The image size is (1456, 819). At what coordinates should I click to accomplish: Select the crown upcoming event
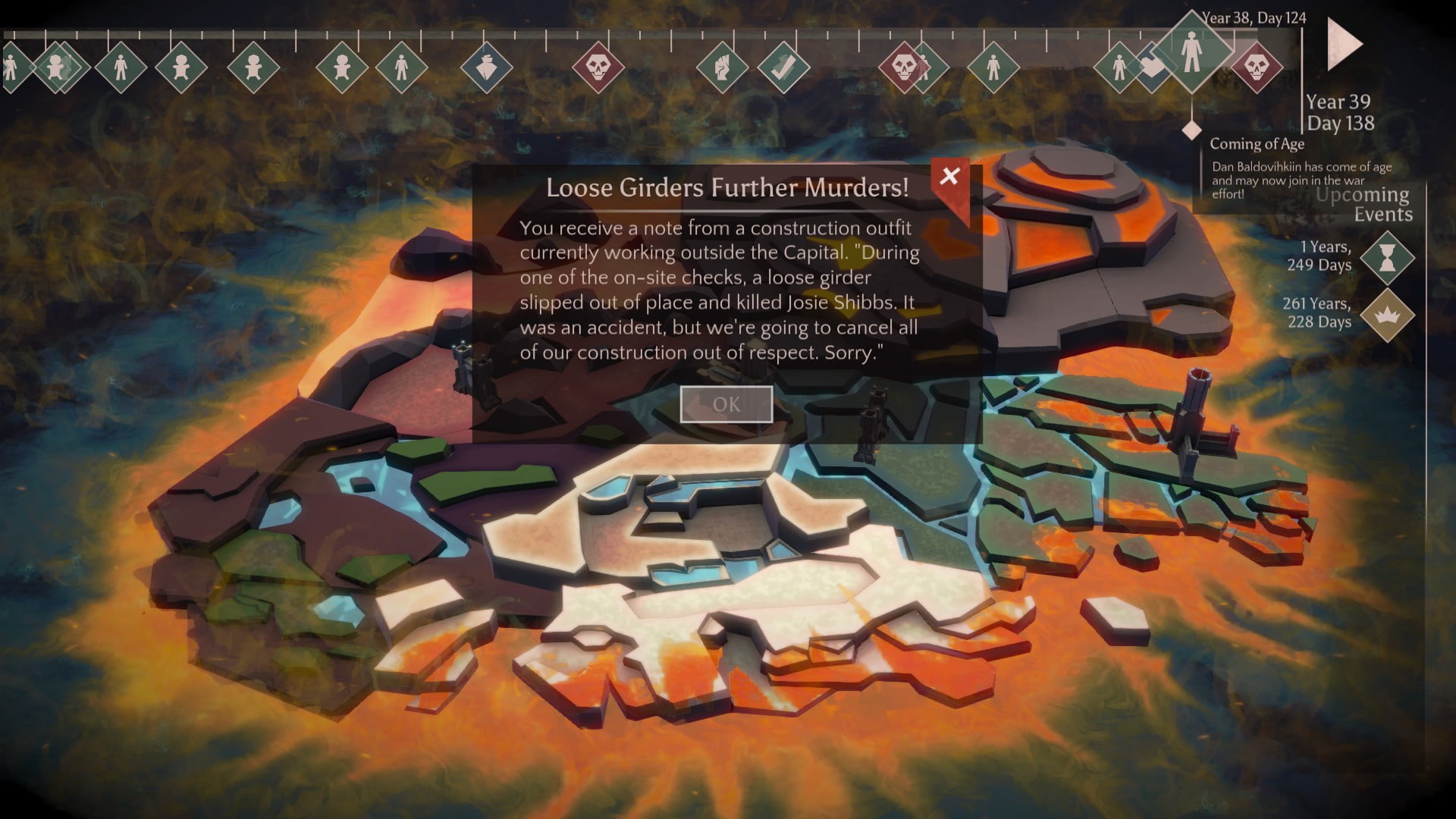(x=1387, y=314)
